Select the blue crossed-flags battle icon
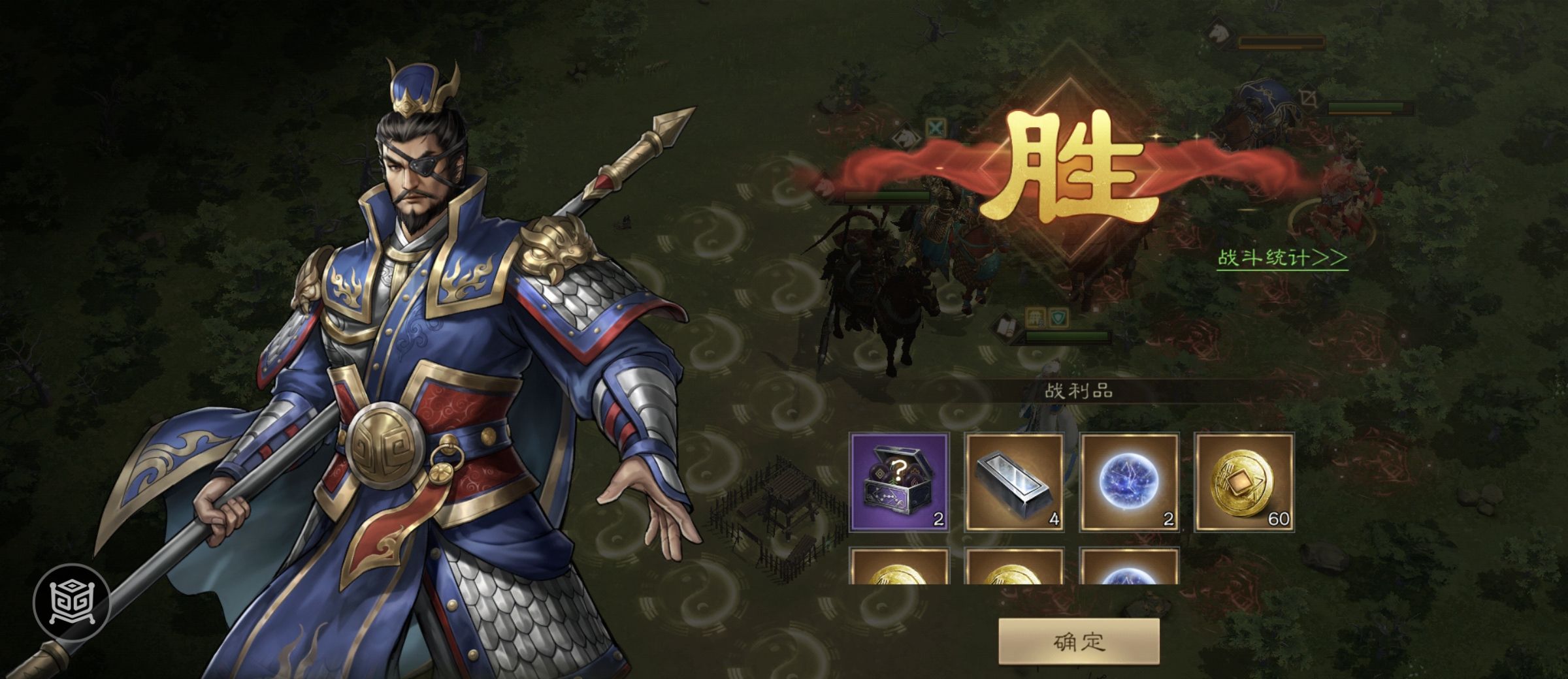 point(936,127)
